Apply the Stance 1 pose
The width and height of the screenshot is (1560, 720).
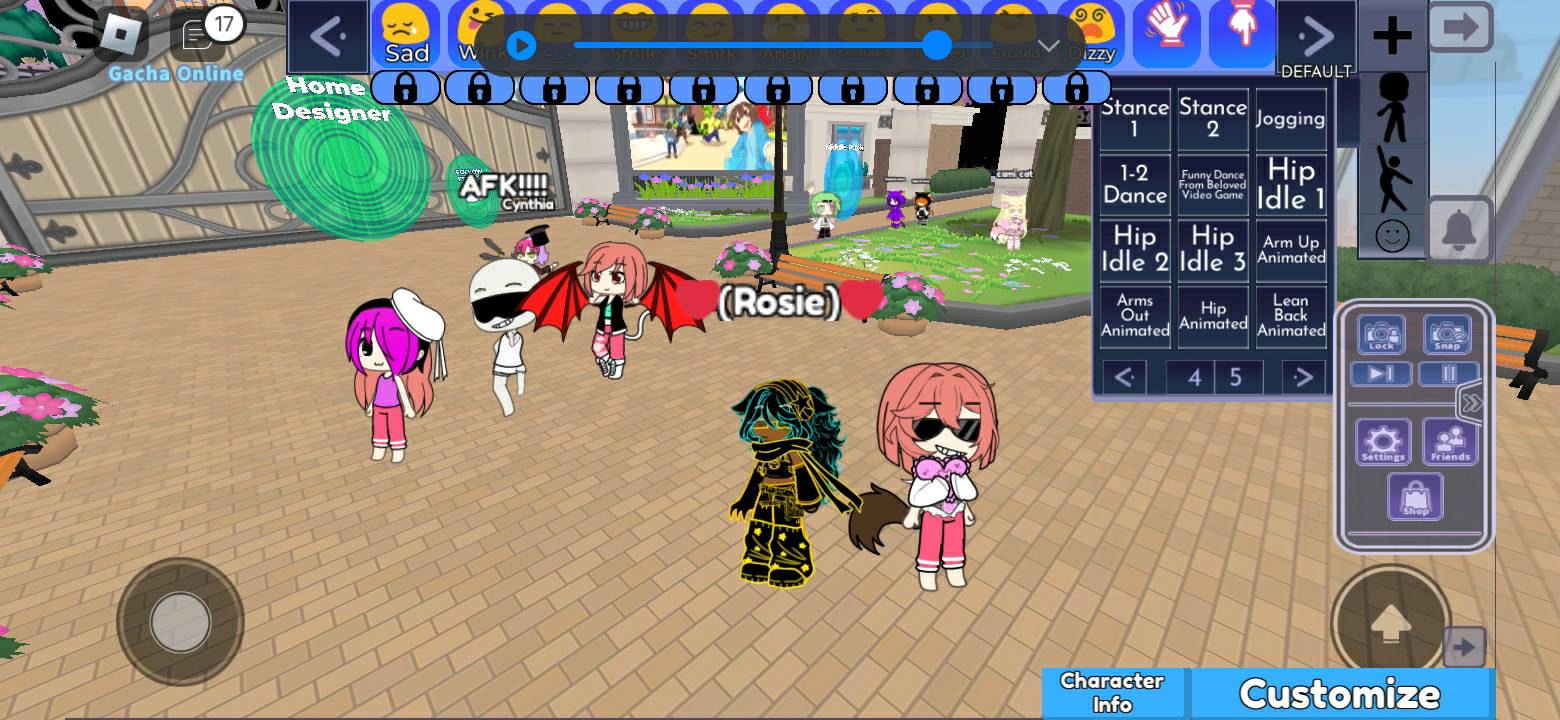pos(1134,118)
